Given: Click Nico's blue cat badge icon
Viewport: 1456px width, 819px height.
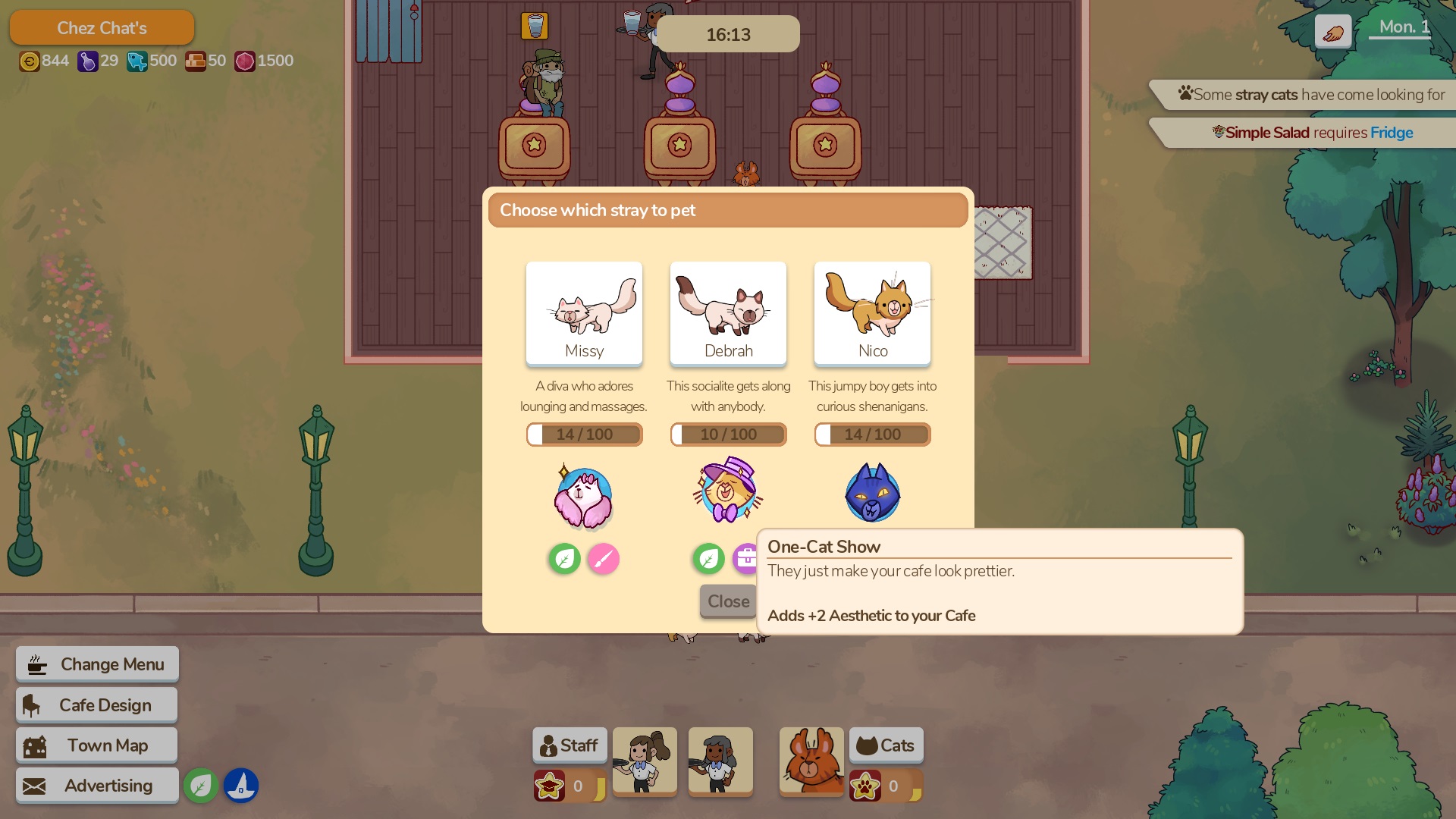Looking at the screenshot, I should [x=871, y=493].
